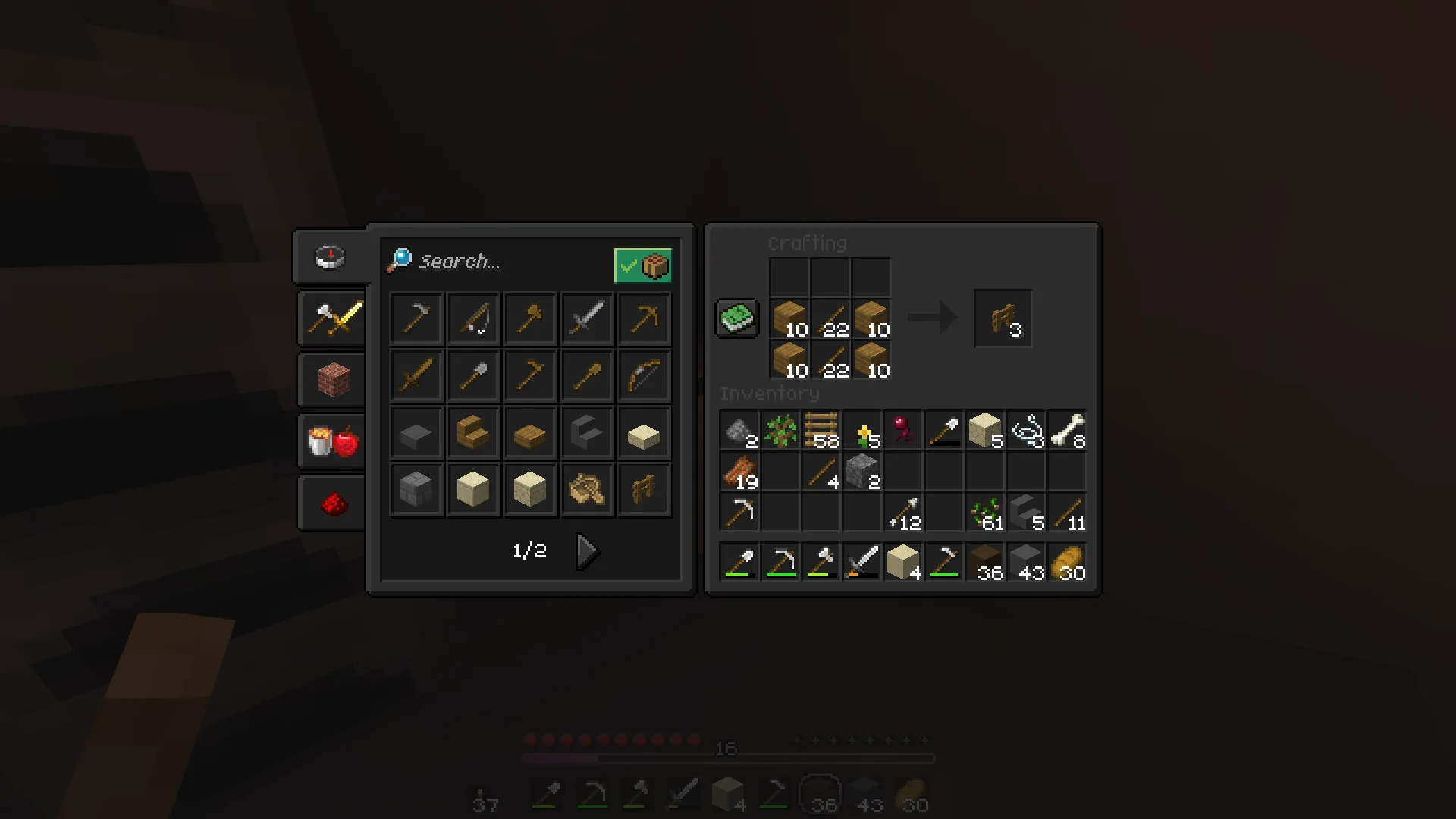Close the green recipe book button
The image size is (1456, 819).
coord(736,318)
